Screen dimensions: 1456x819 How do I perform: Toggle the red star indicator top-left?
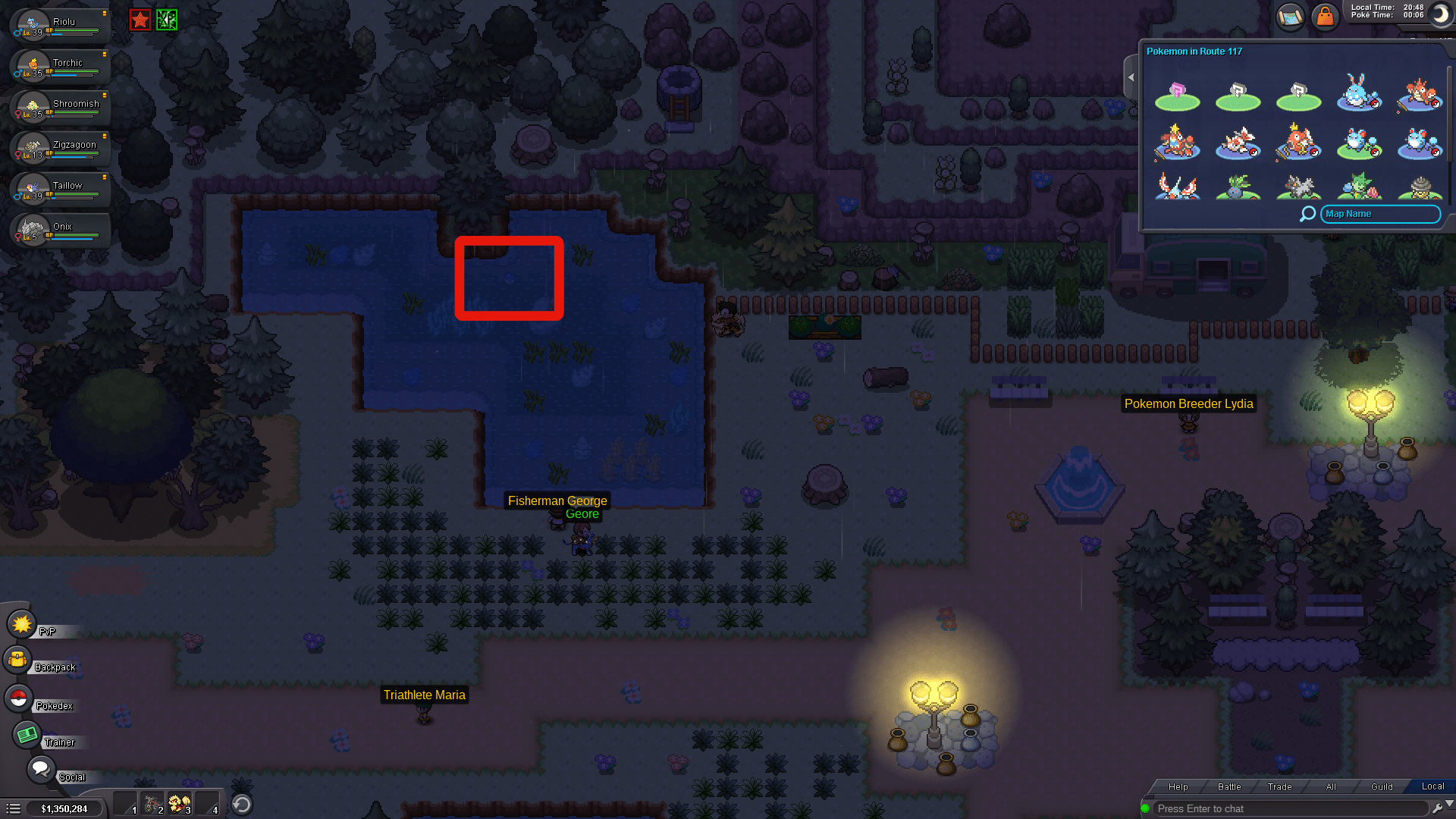[140, 20]
